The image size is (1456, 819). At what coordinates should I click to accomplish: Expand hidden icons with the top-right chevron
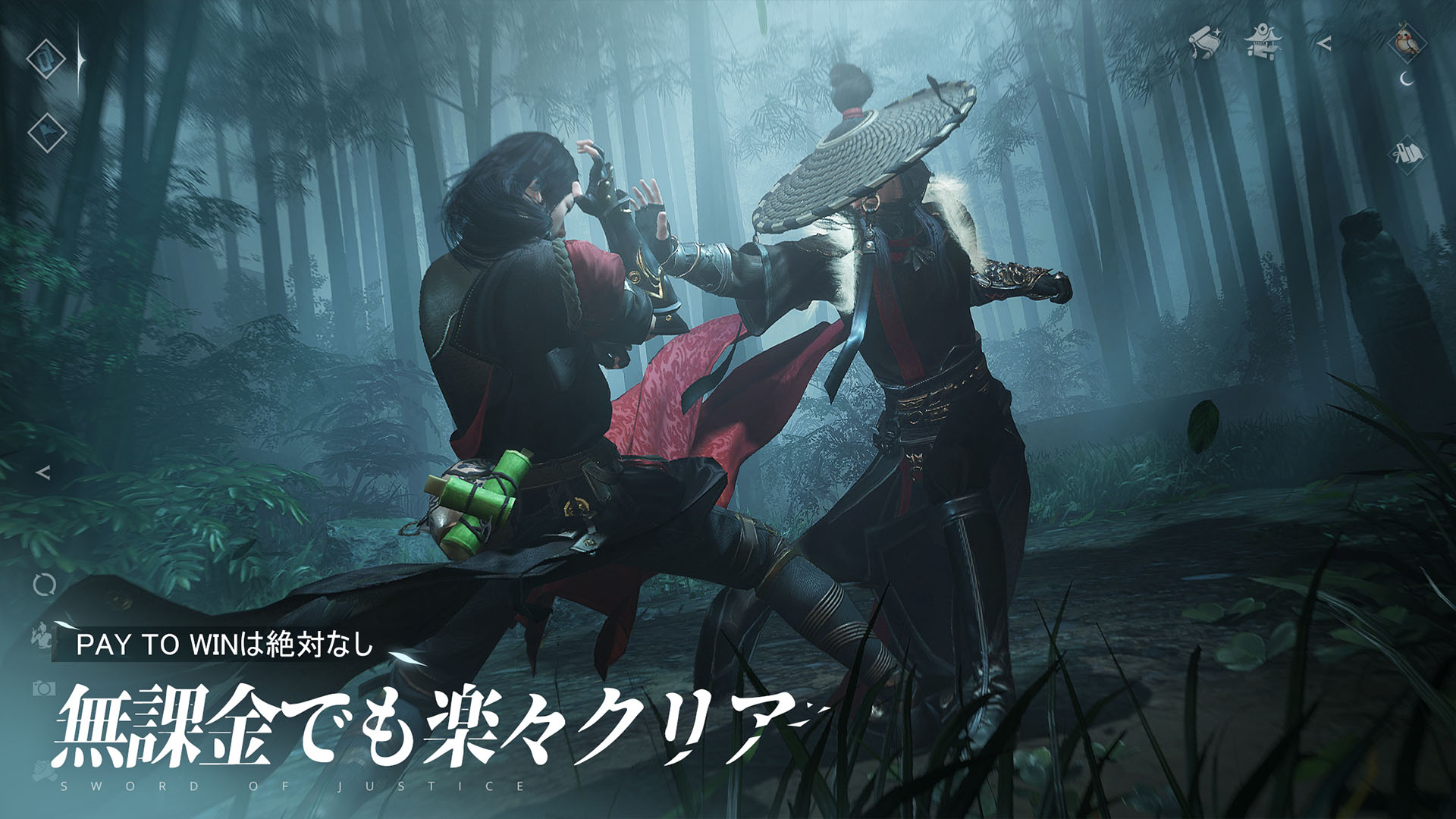pyautogui.click(x=1326, y=43)
